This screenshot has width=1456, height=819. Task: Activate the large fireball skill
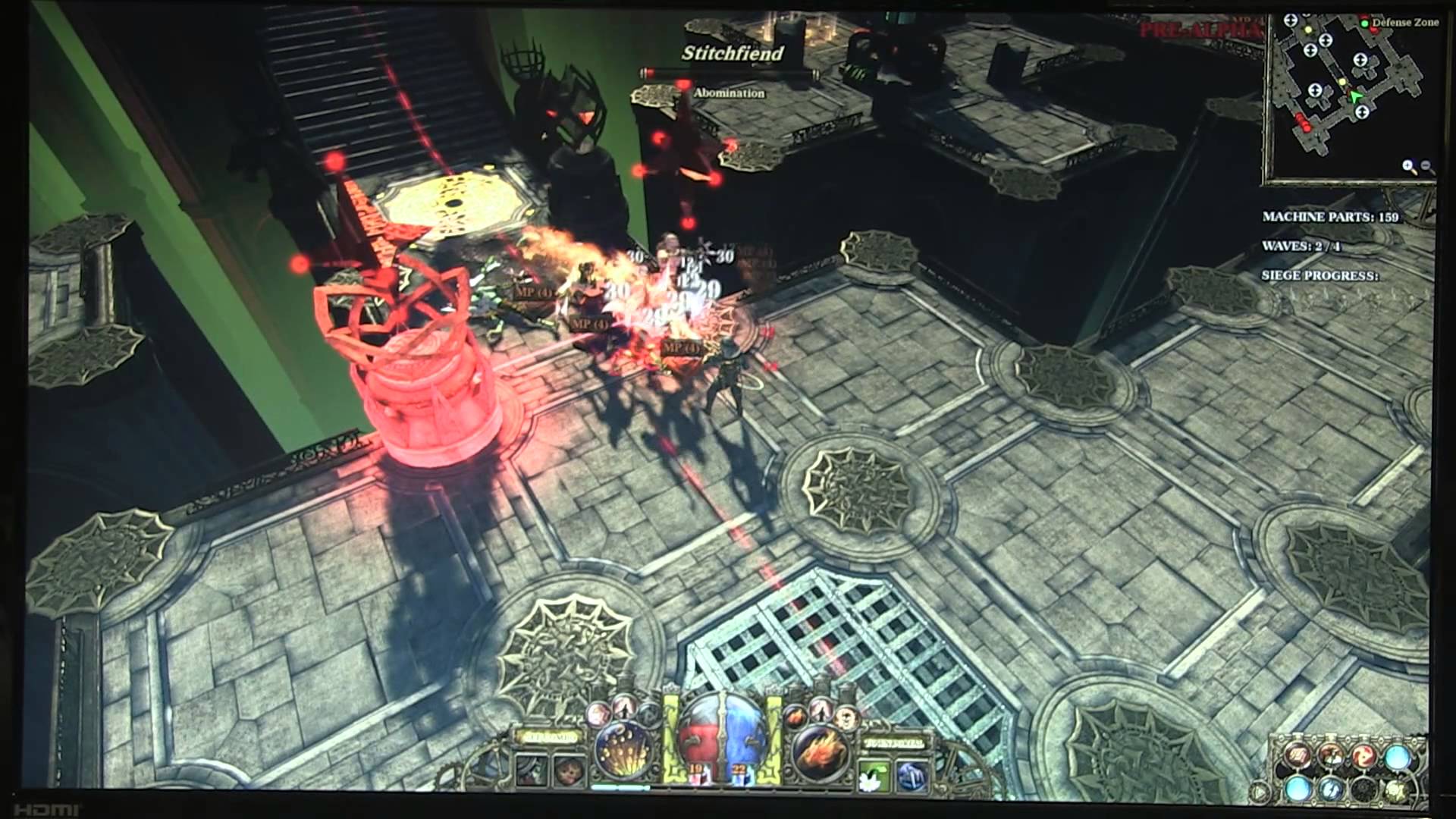(x=821, y=752)
